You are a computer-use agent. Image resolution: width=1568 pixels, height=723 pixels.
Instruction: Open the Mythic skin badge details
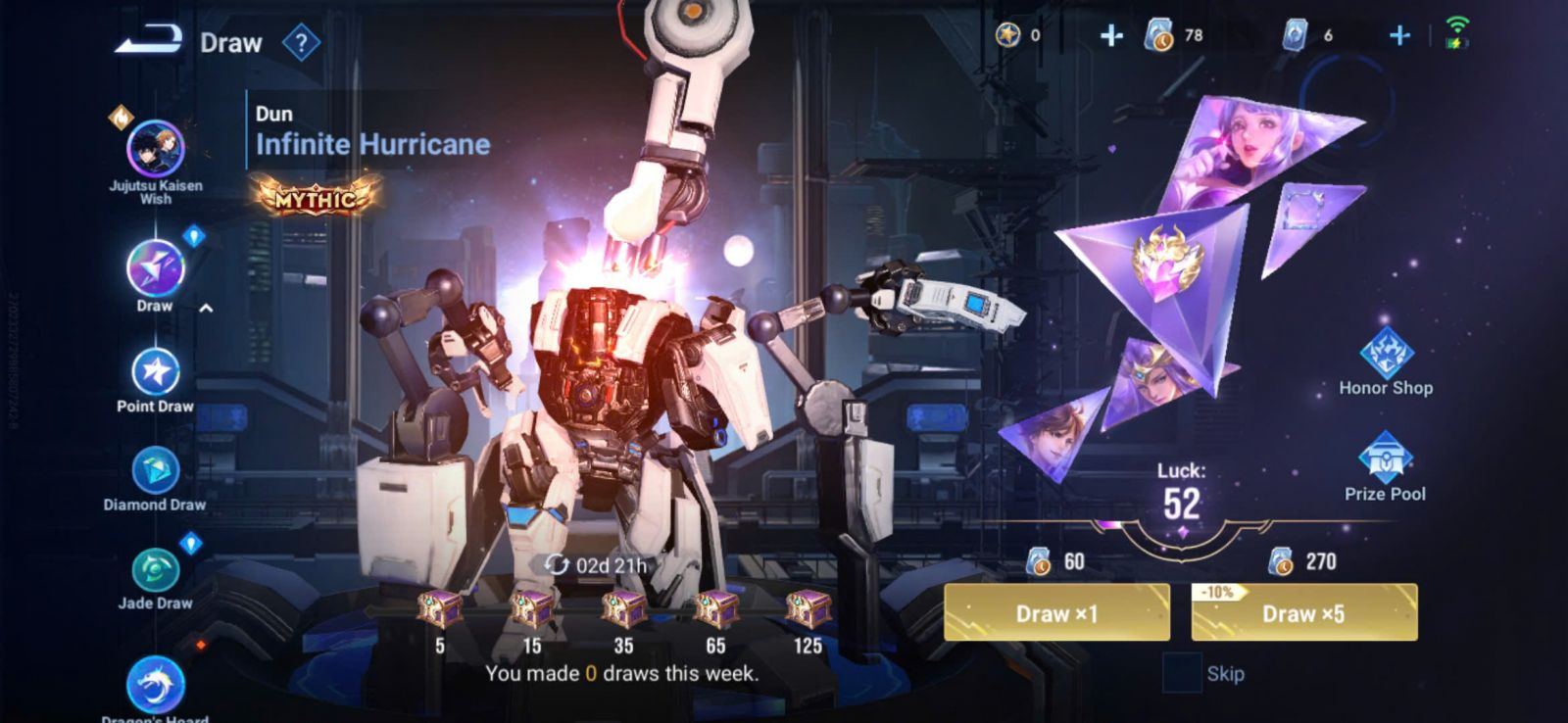(x=316, y=198)
